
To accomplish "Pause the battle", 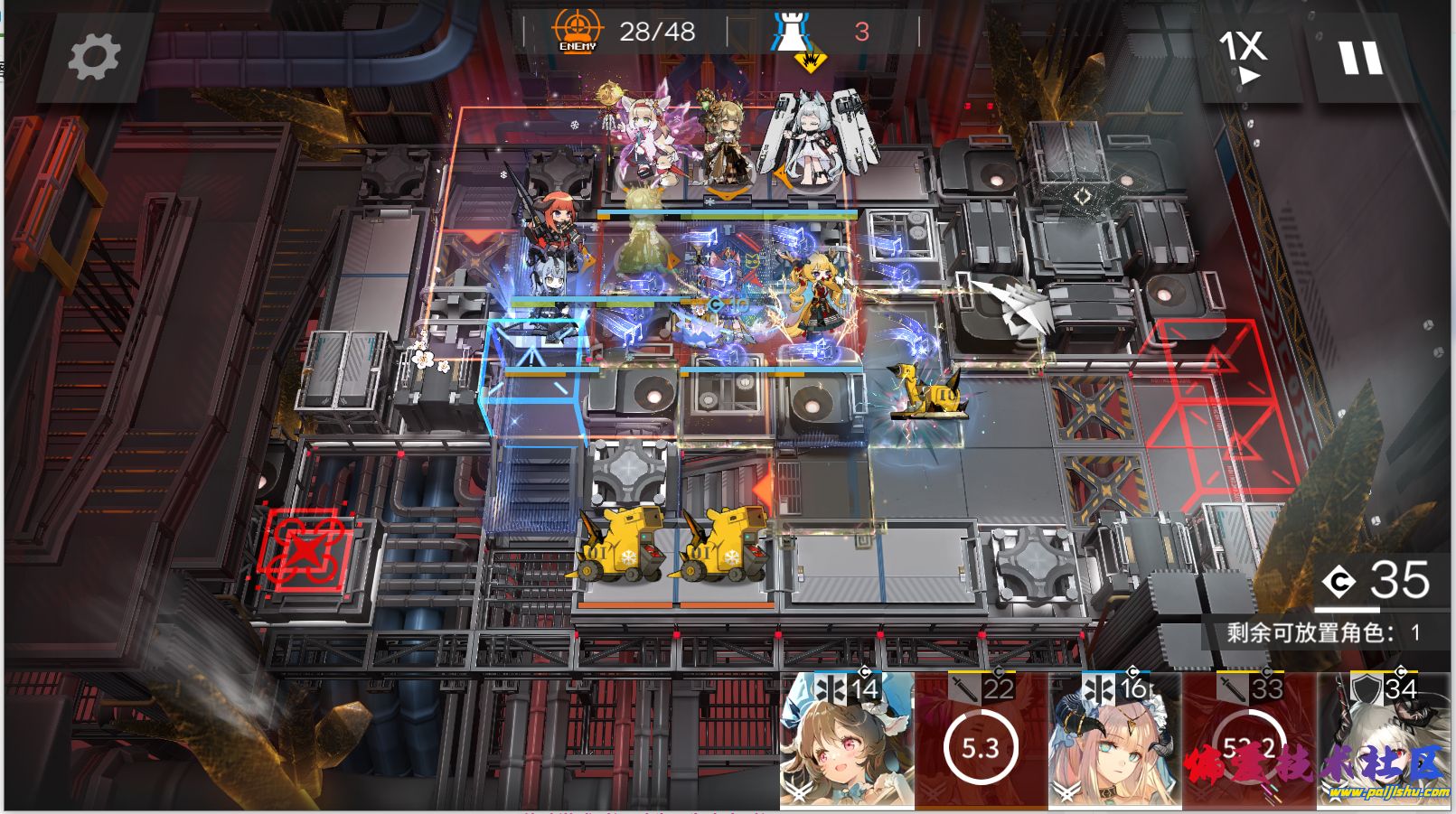I will point(1360,57).
